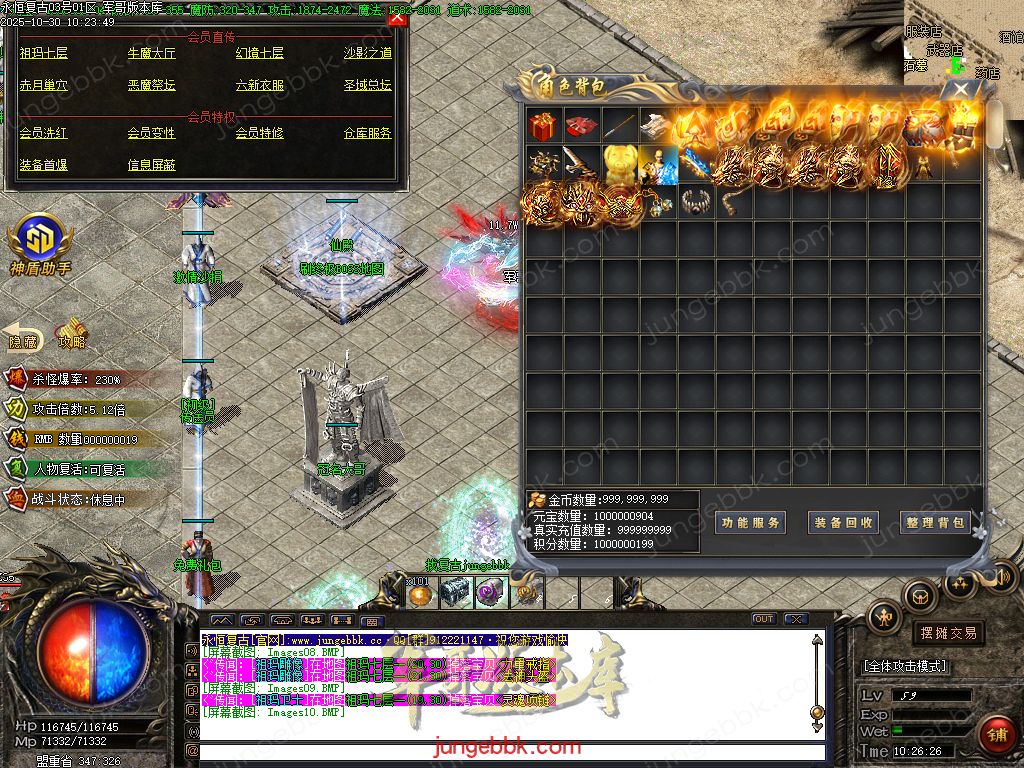Select the red gift box item
Image resolution: width=1024 pixels, height=768 pixels.
tap(543, 127)
